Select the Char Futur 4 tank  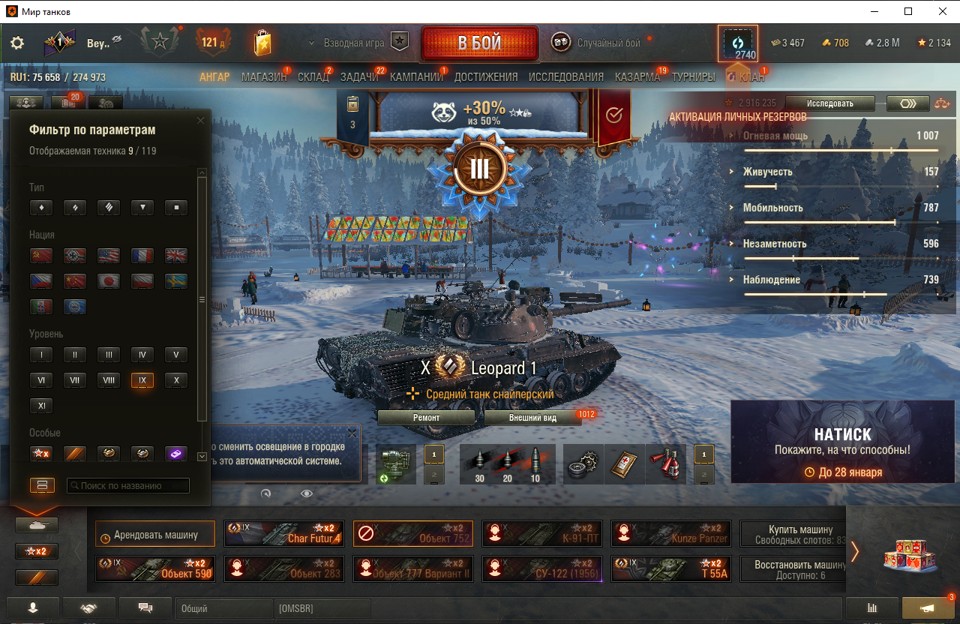click(283, 534)
